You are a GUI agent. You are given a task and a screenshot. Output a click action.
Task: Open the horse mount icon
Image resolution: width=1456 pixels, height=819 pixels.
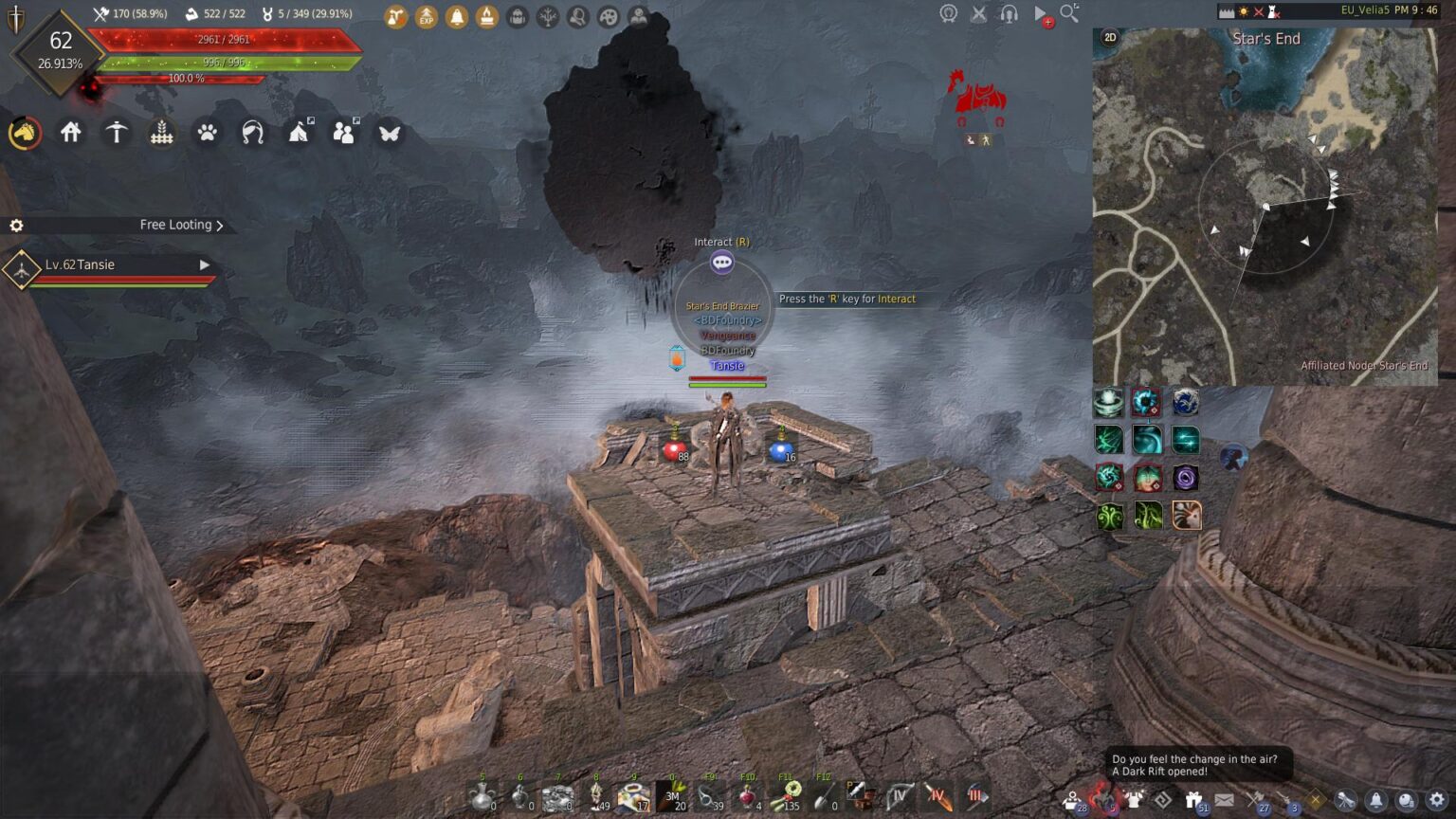tap(25, 134)
